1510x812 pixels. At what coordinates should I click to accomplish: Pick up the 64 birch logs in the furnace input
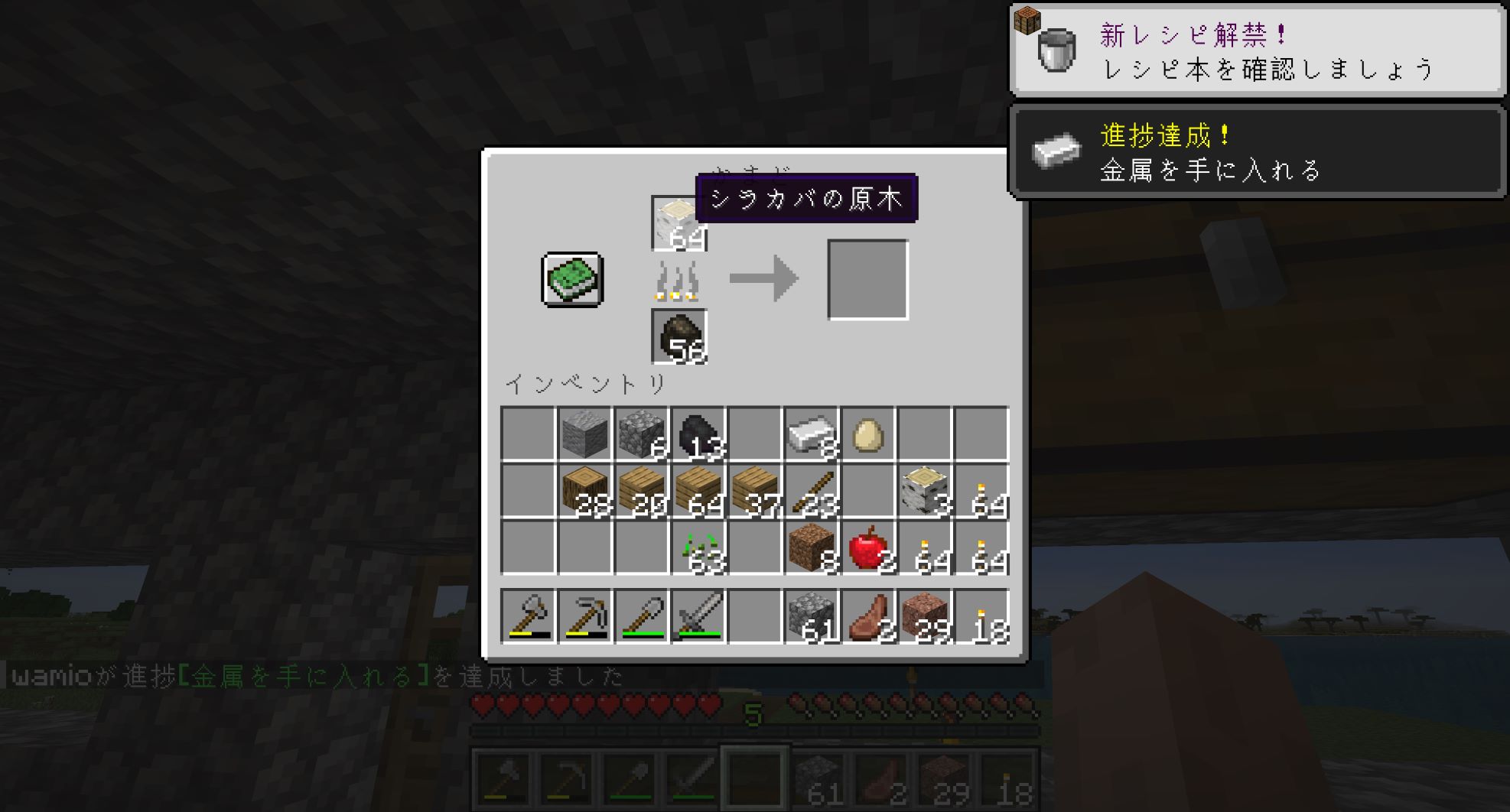pos(679,223)
